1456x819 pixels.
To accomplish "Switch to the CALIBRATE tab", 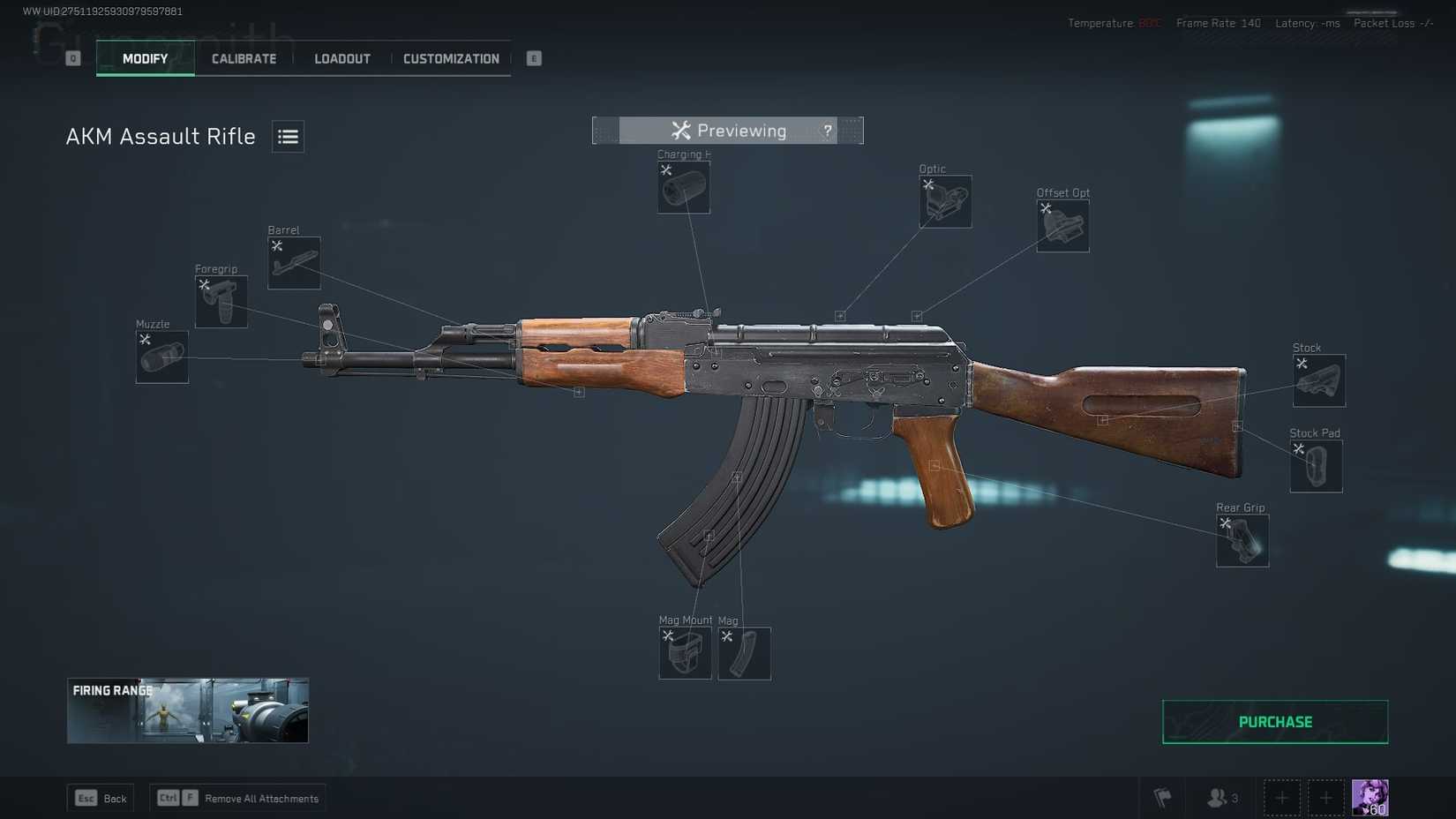I will point(243,58).
